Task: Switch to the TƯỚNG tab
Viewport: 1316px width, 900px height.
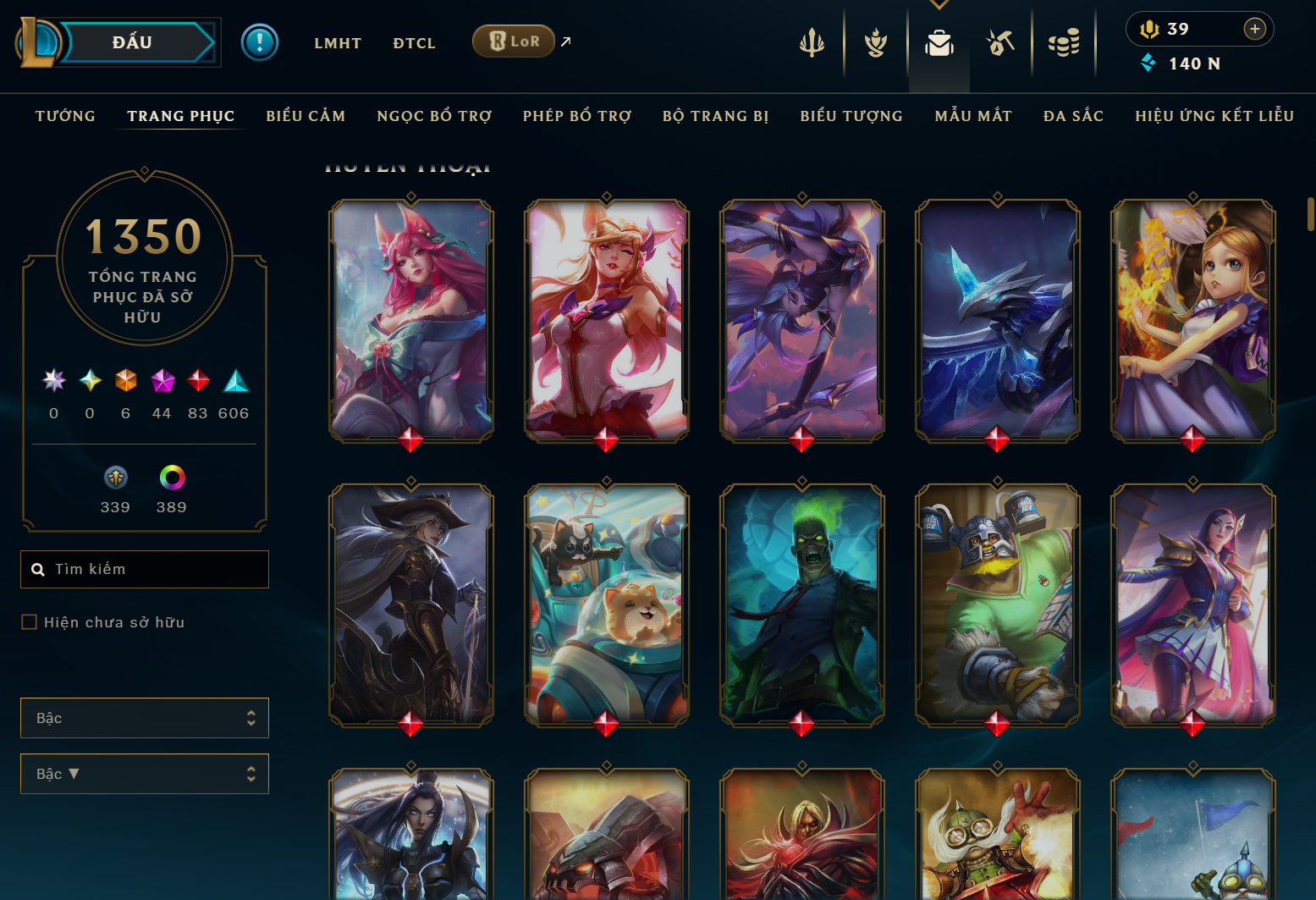Action: [65, 116]
